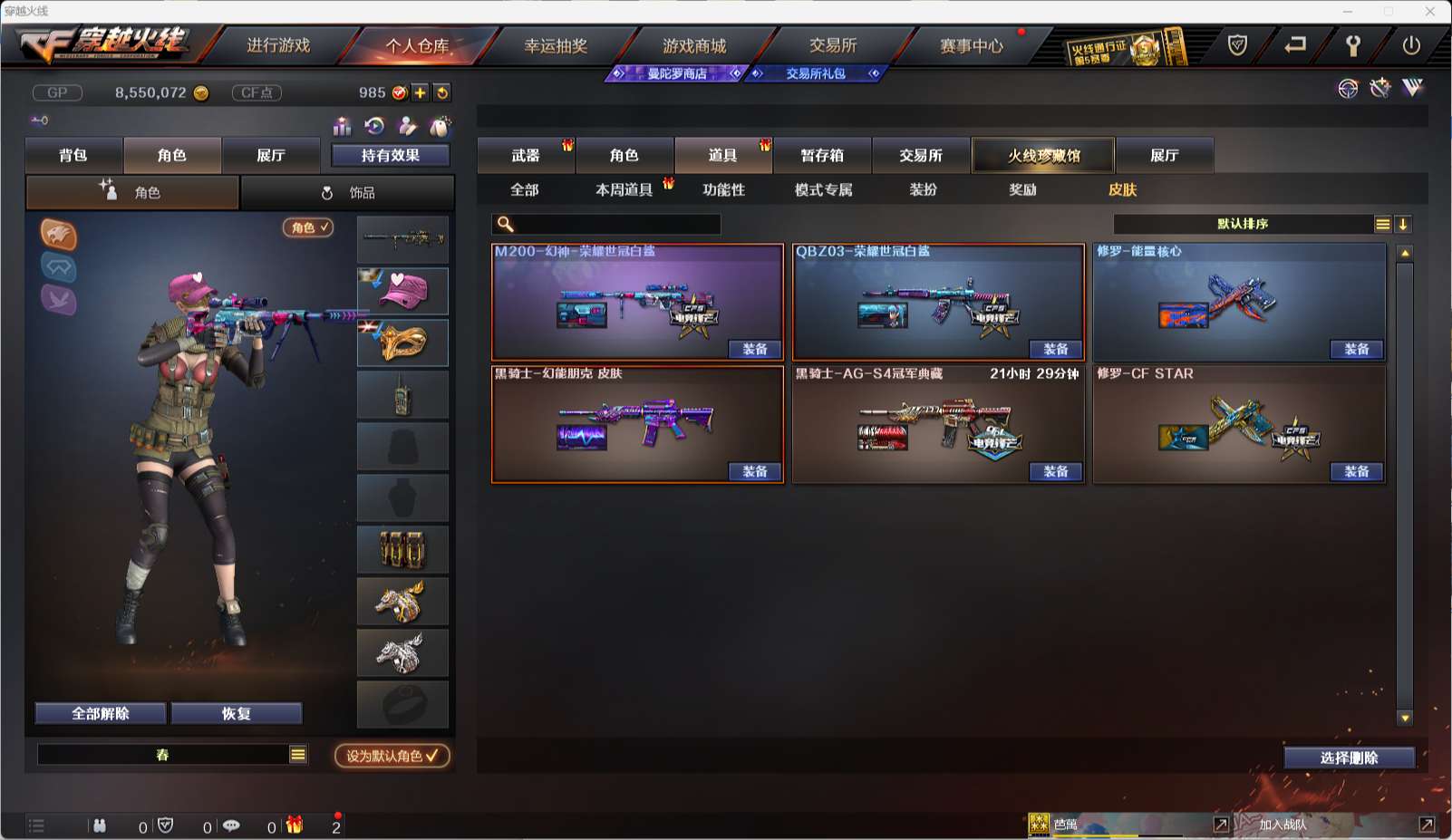Viewport: 1452px width, 840px height.
Task: Select the orange wolf emblem on the left
Action: click(58, 234)
